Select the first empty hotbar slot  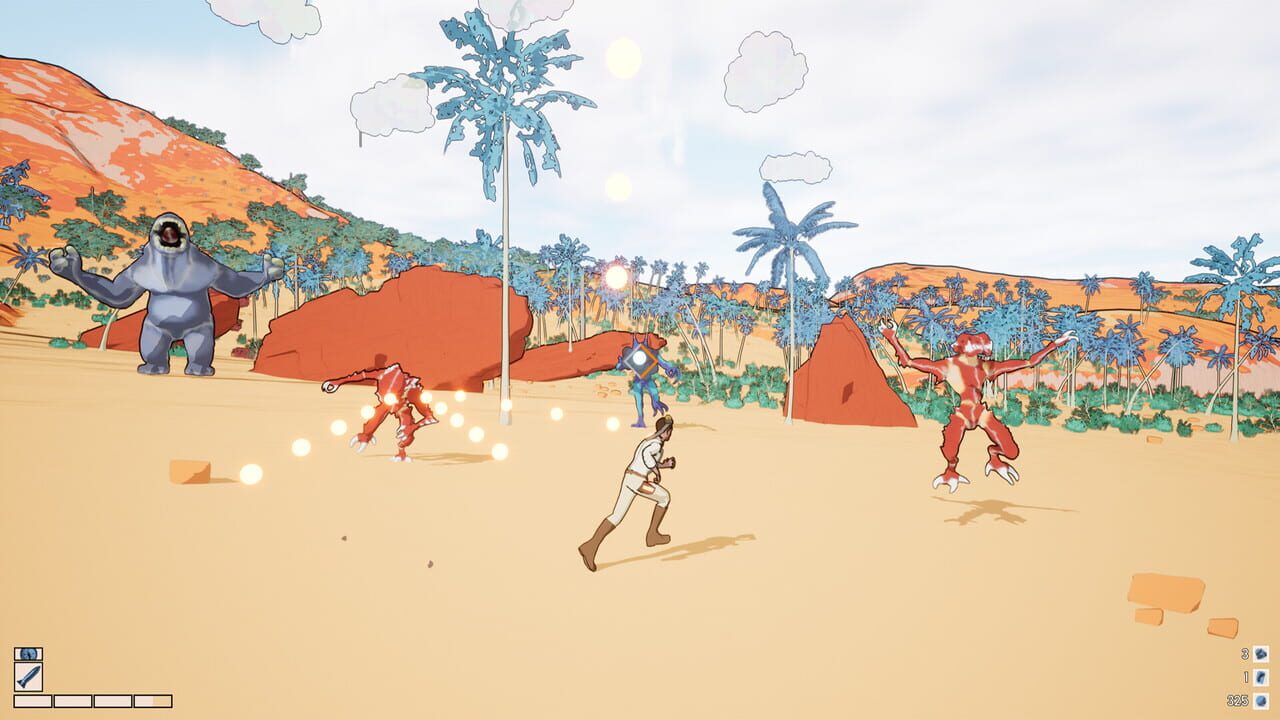pyautogui.click(x=33, y=700)
